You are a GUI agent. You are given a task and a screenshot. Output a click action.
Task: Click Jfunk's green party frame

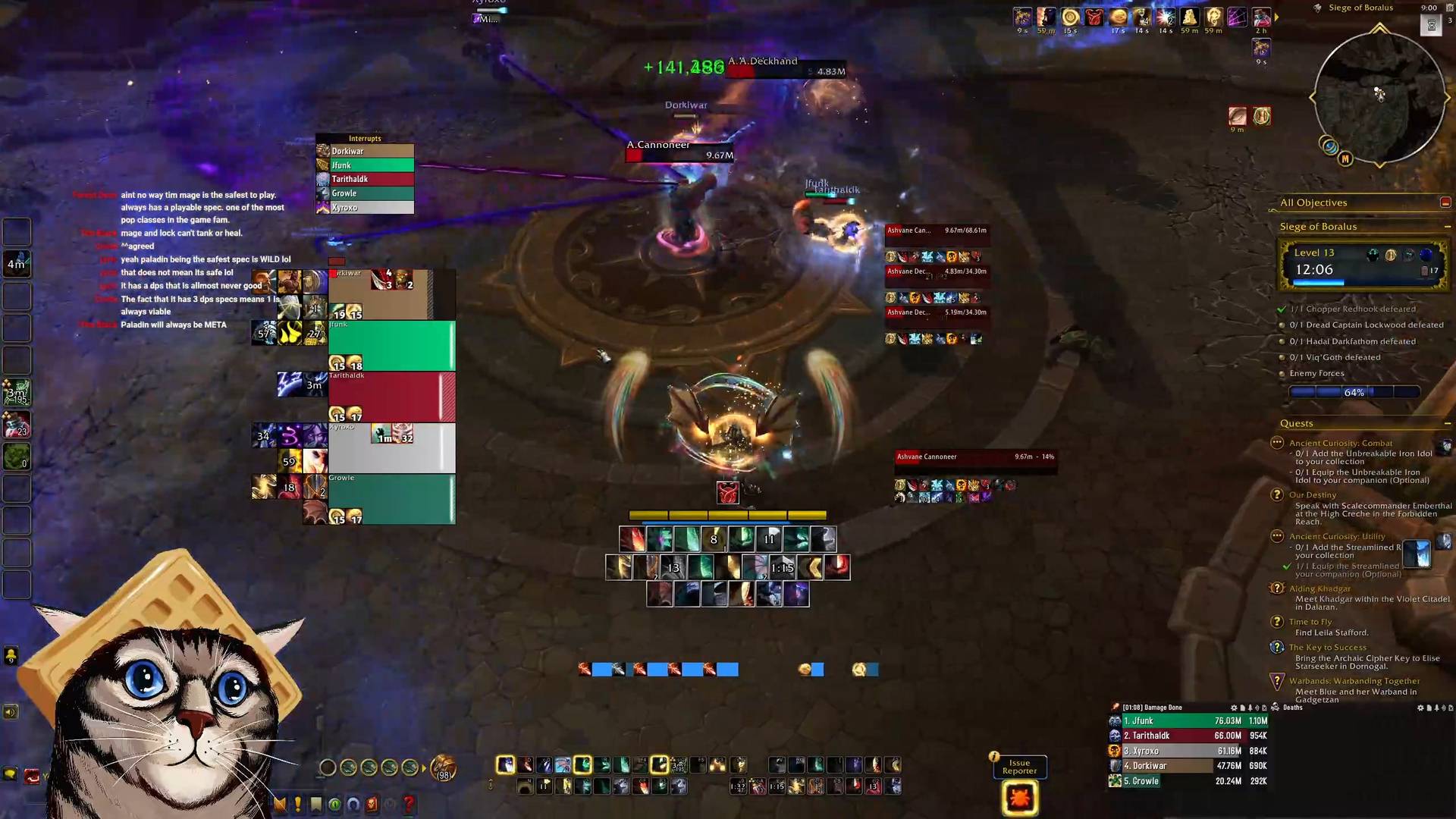tap(391, 345)
